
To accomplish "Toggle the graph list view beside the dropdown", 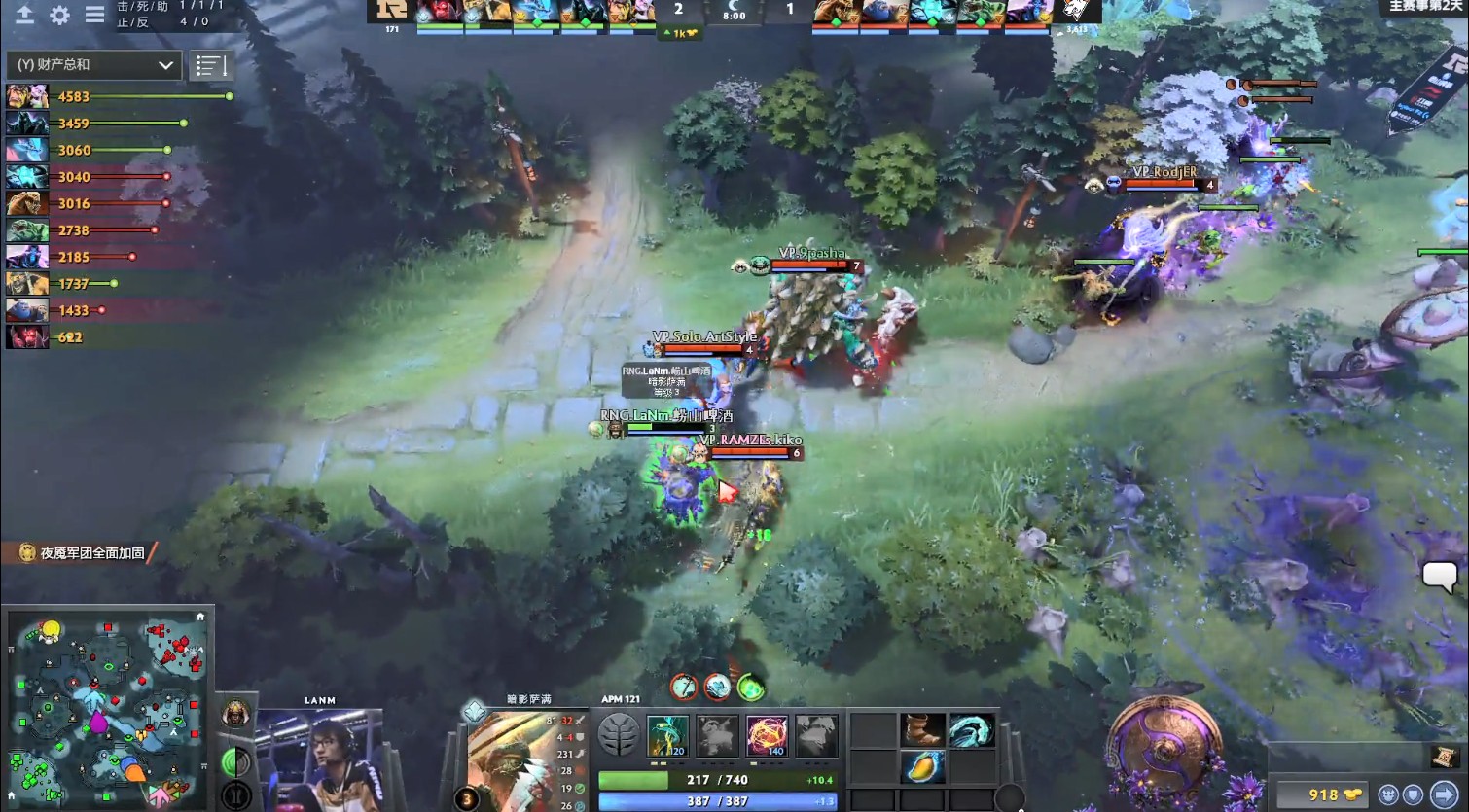I will coord(212,66).
